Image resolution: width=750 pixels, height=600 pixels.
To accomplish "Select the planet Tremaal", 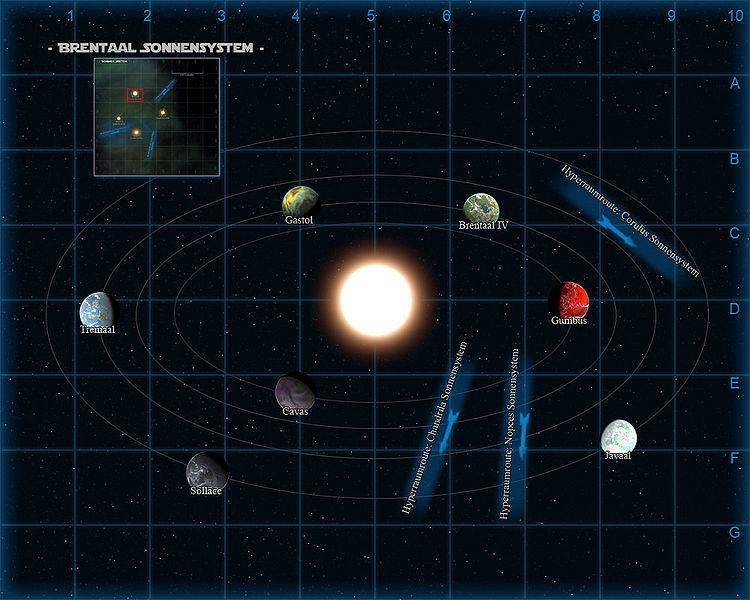I will (98, 309).
